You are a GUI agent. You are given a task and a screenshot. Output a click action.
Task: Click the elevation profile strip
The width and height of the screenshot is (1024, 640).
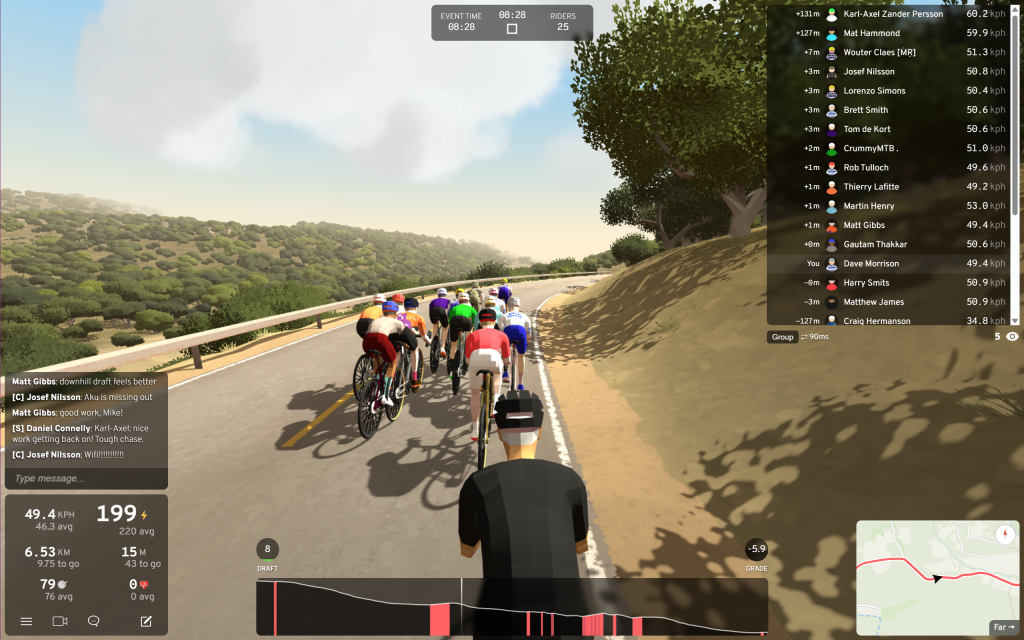click(511, 607)
